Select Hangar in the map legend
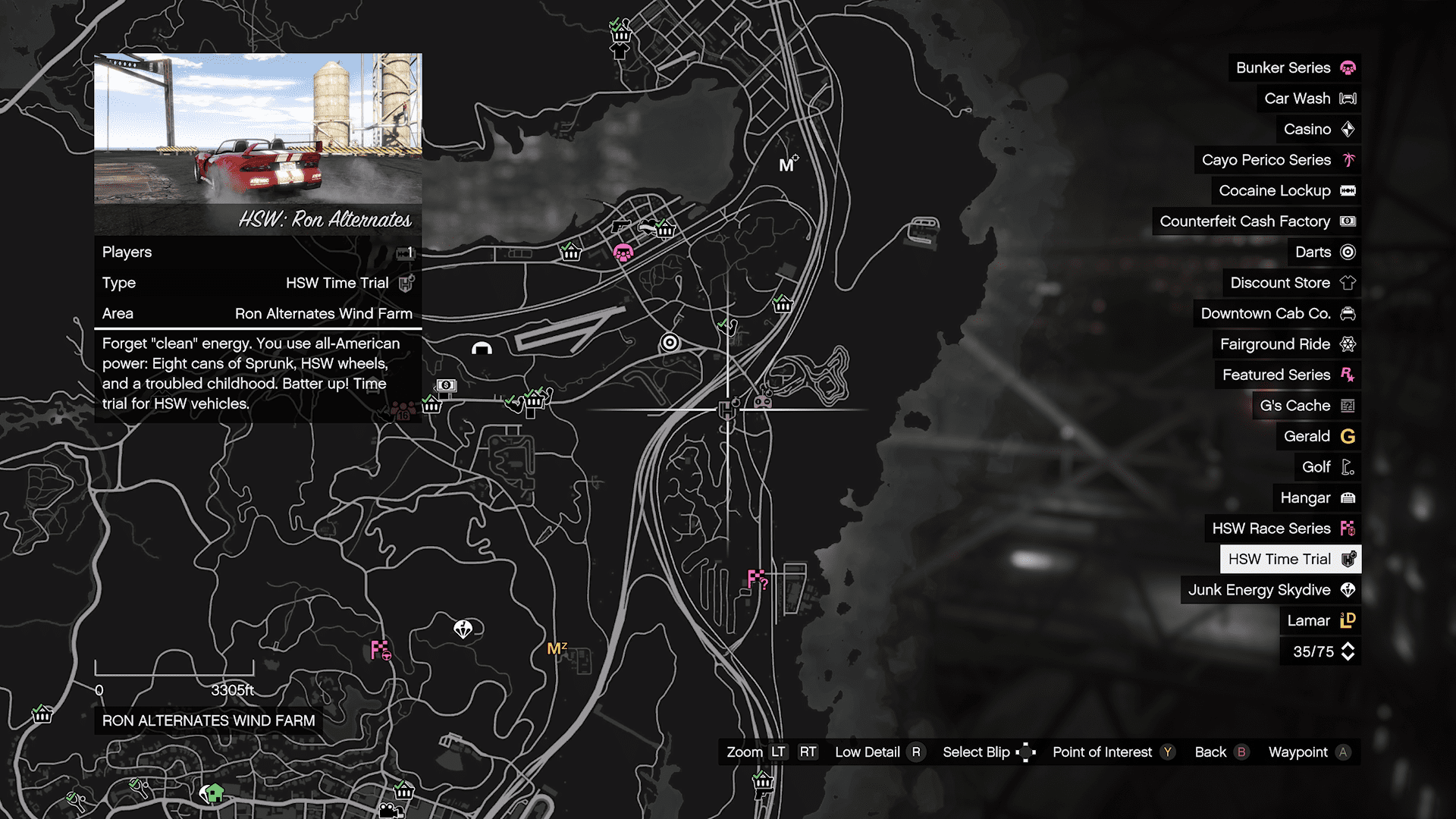 1316,497
